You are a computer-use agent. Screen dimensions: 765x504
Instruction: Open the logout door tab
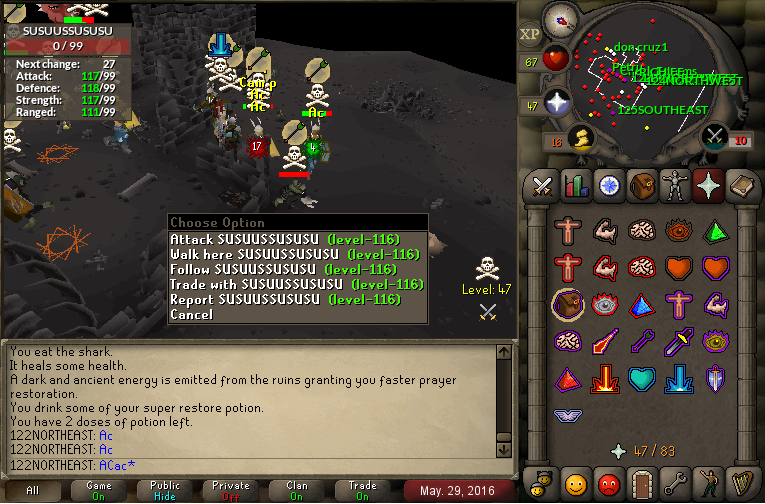642,484
